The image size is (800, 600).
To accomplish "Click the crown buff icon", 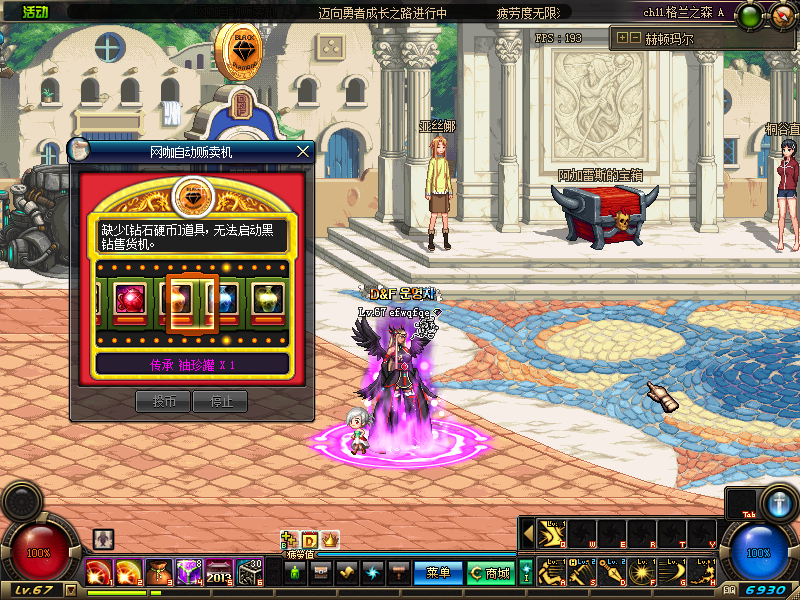I will pyautogui.click(x=330, y=540).
